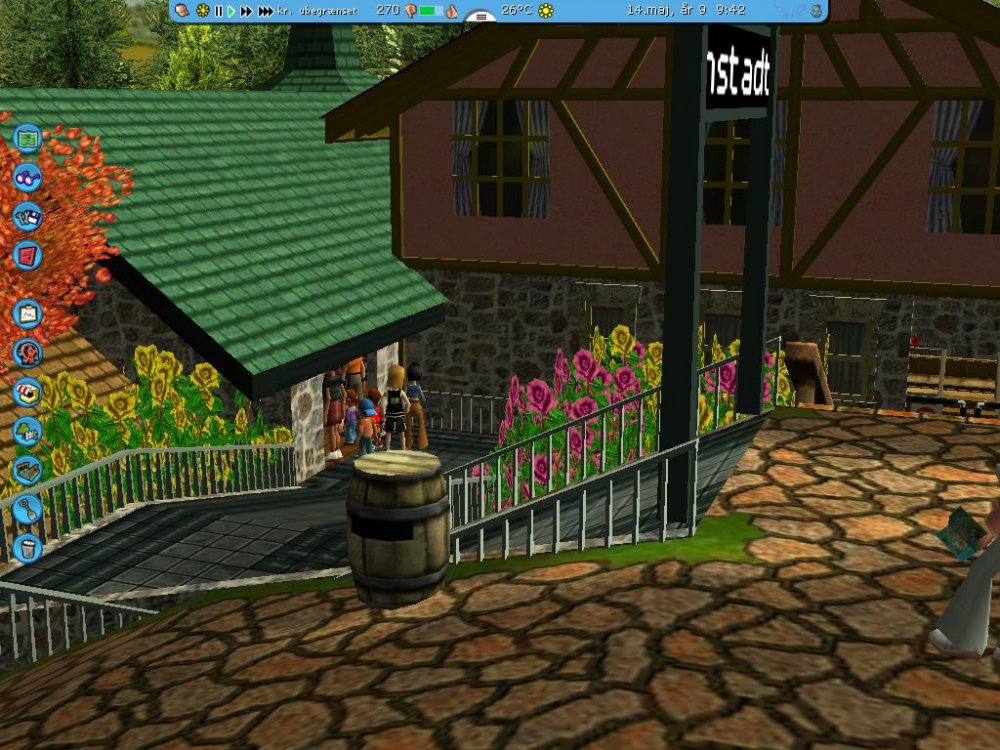Open the paths and structures build menu

pos(27,470)
